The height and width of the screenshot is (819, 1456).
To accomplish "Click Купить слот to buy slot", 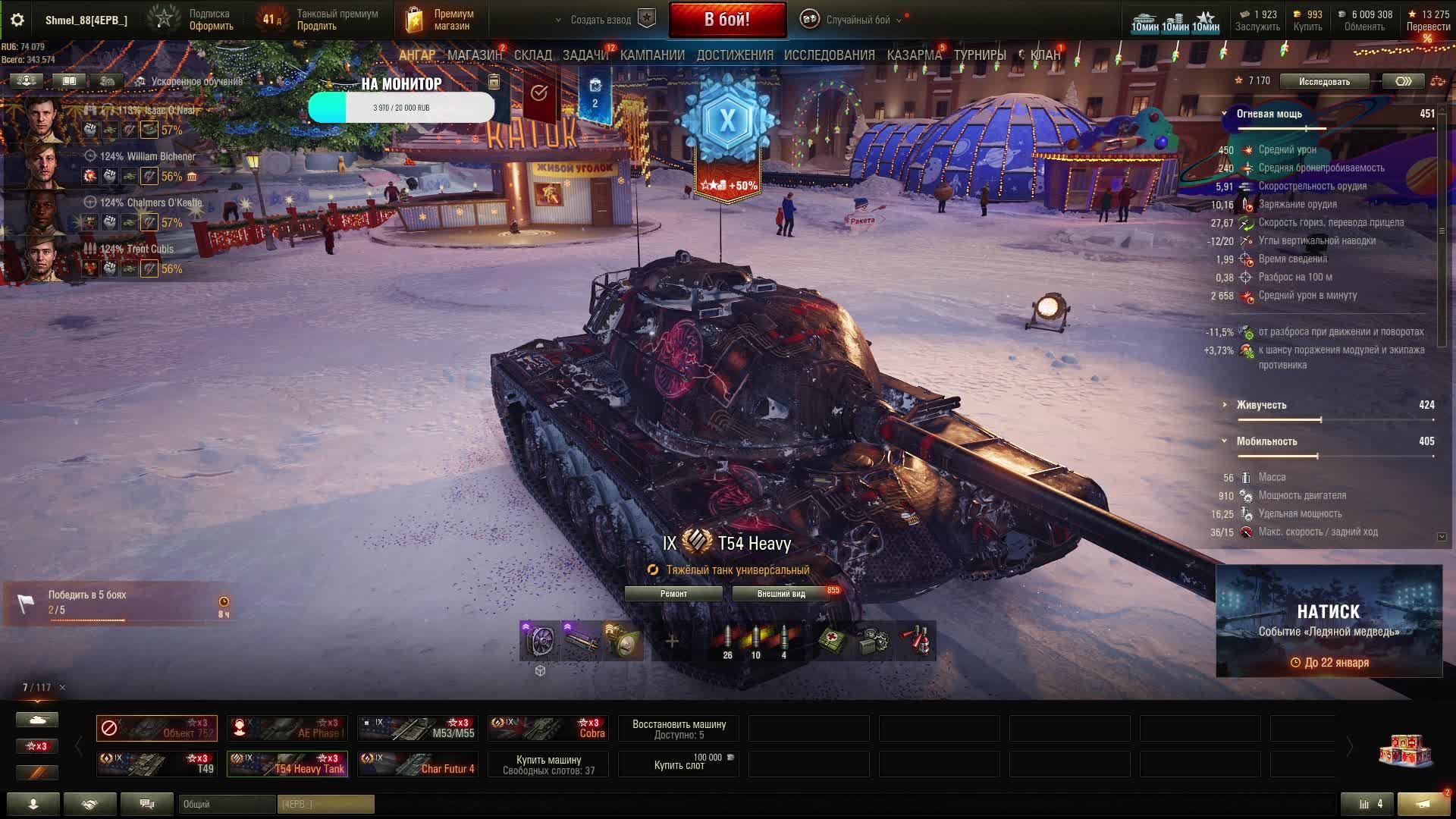I will tap(679, 764).
